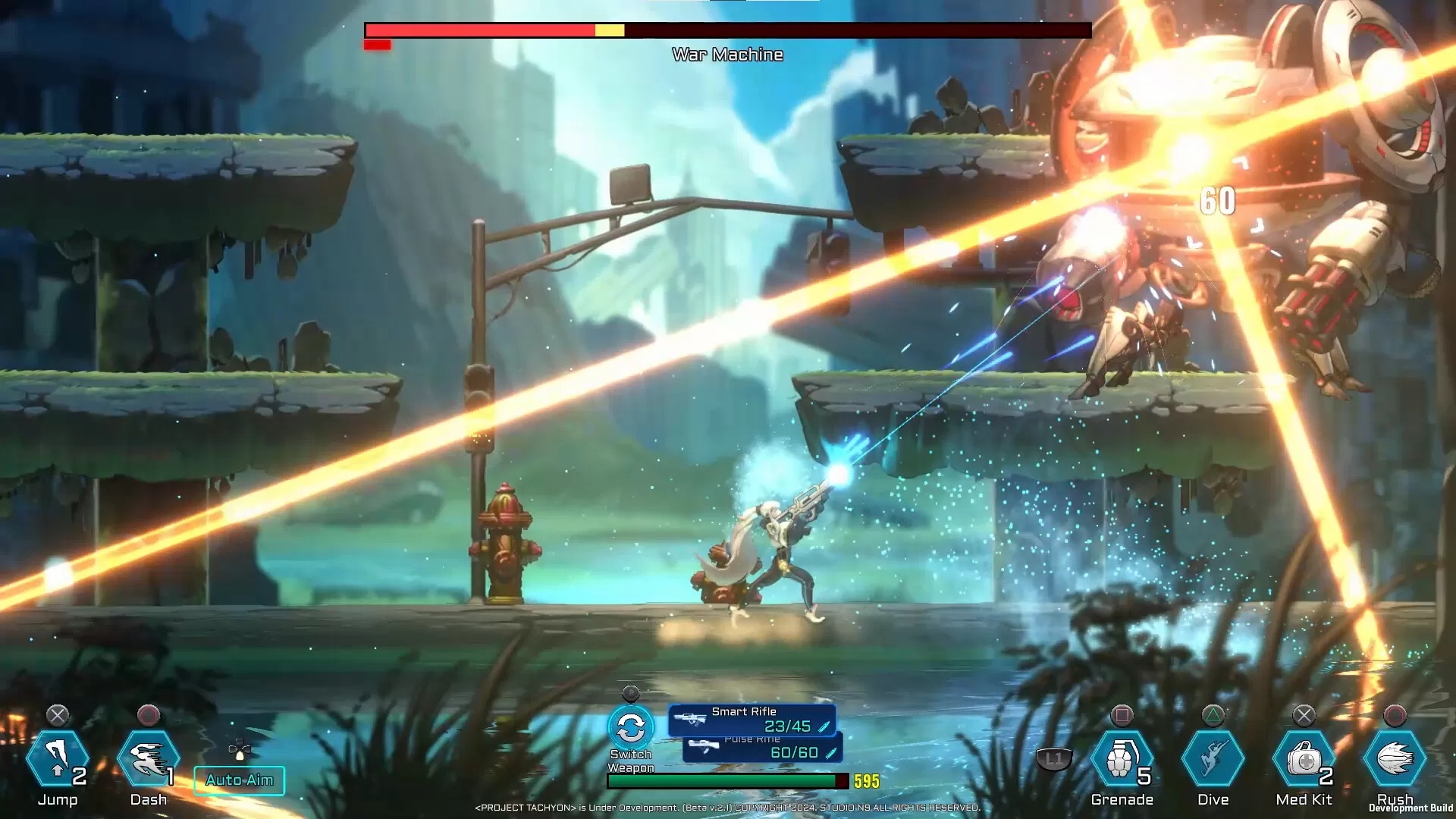Use the Med Kit icon
Screen dimensions: 1456x819
point(1304,759)
